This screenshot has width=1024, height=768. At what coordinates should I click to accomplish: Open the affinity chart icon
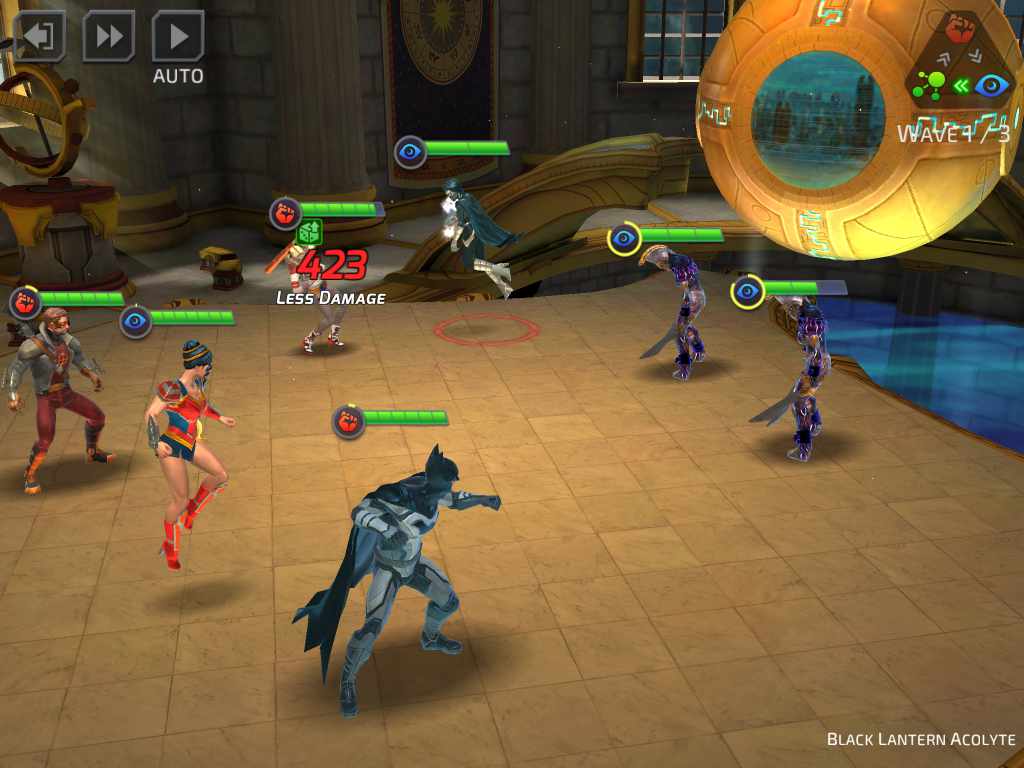point(960,60)
